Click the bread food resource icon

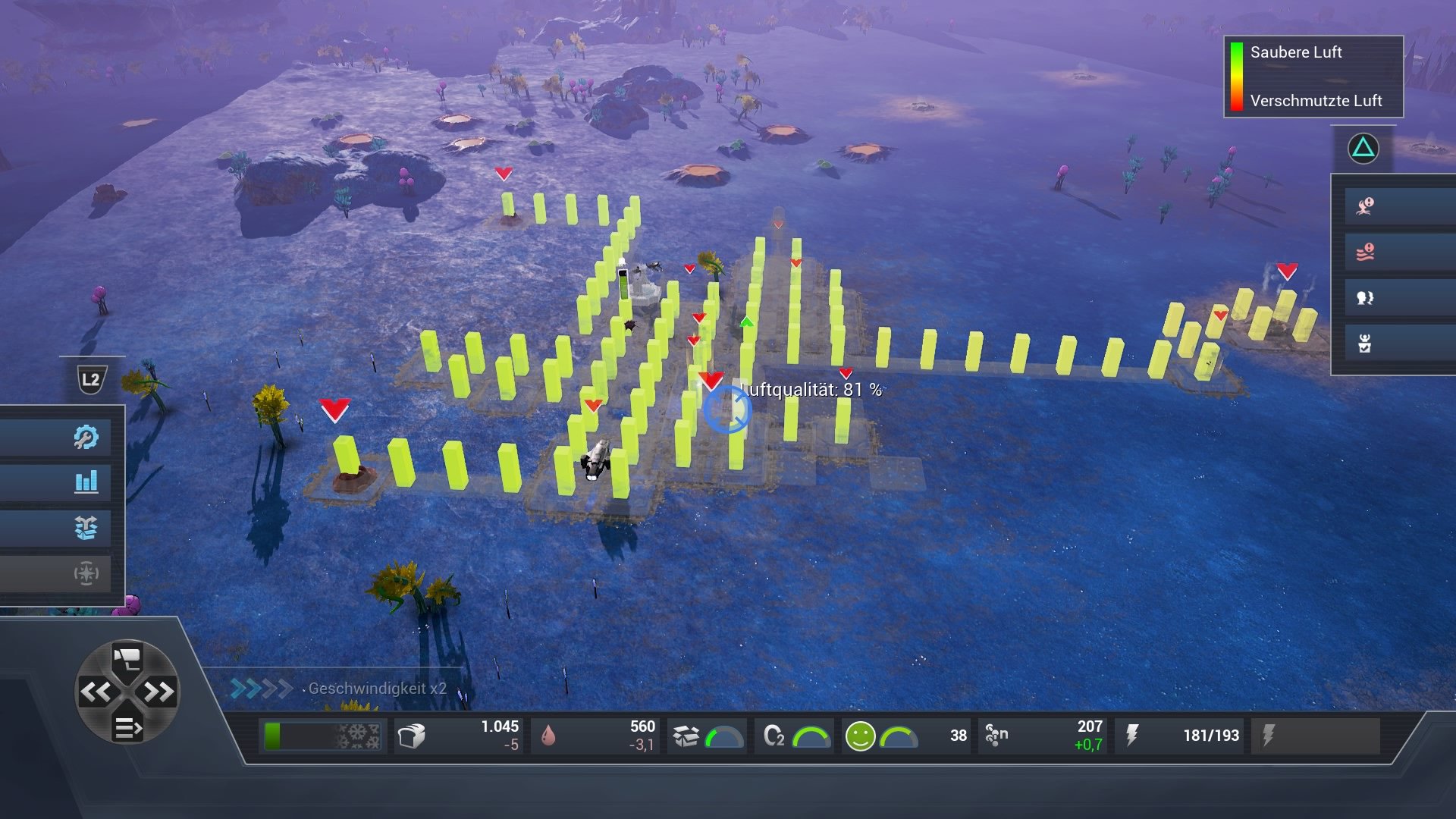414,734
